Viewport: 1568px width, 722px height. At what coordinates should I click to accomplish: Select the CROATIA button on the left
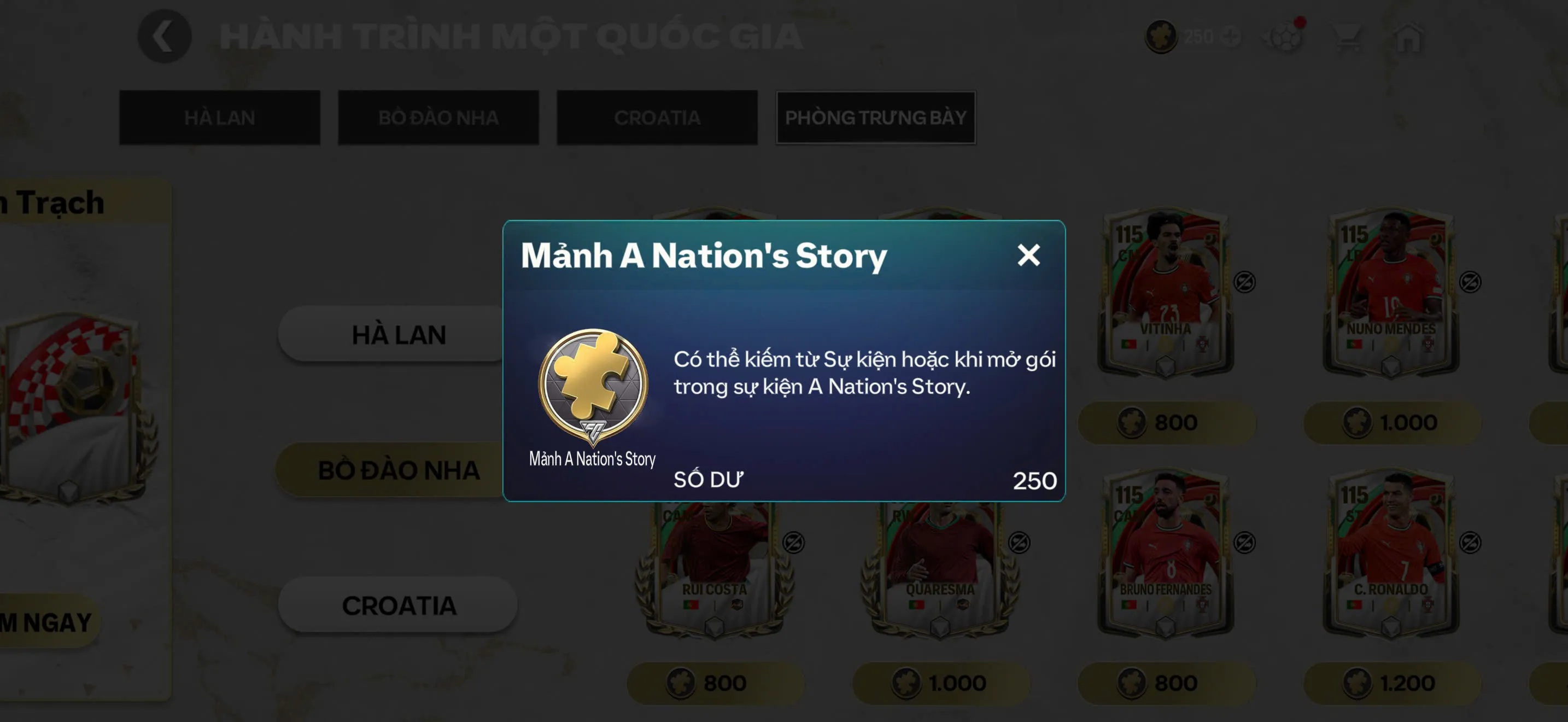click(399, 604)
